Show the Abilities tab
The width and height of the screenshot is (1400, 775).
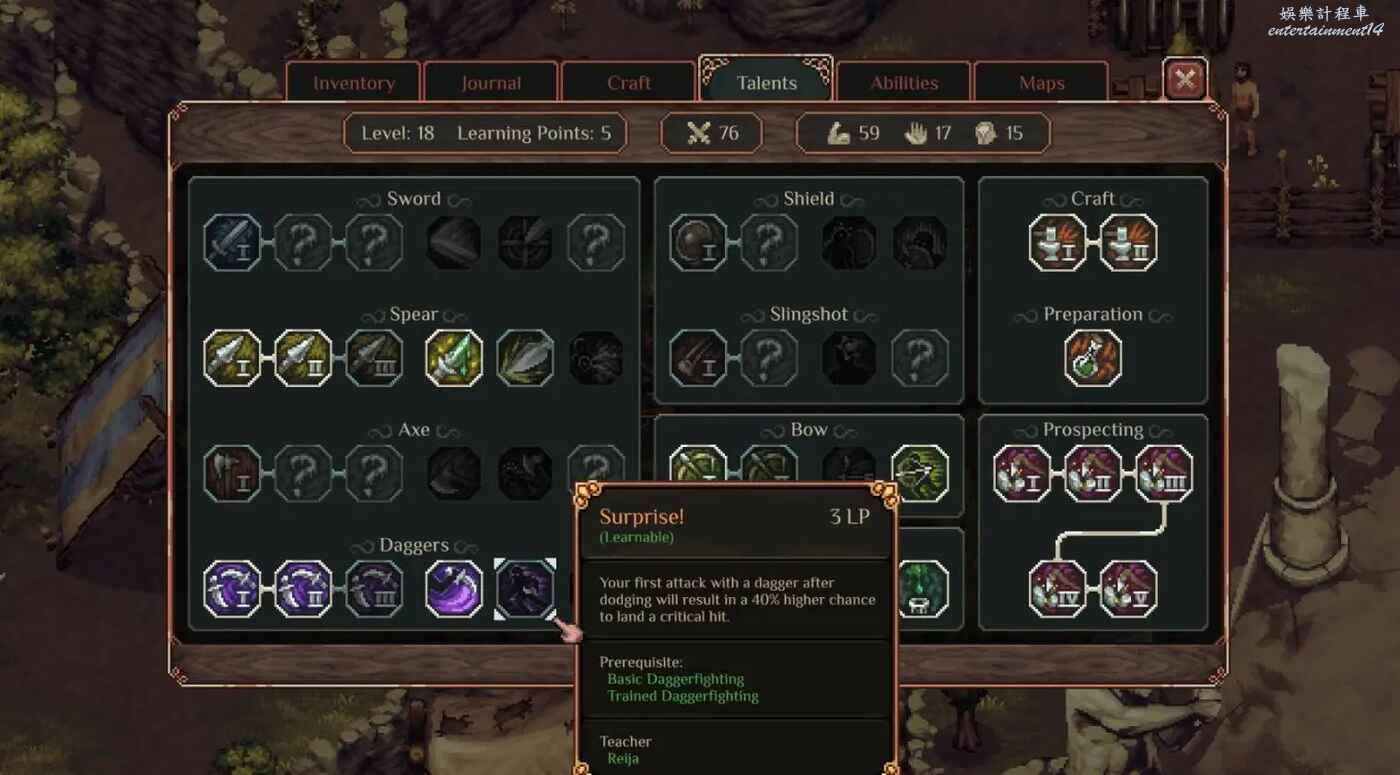pos(904,83)
